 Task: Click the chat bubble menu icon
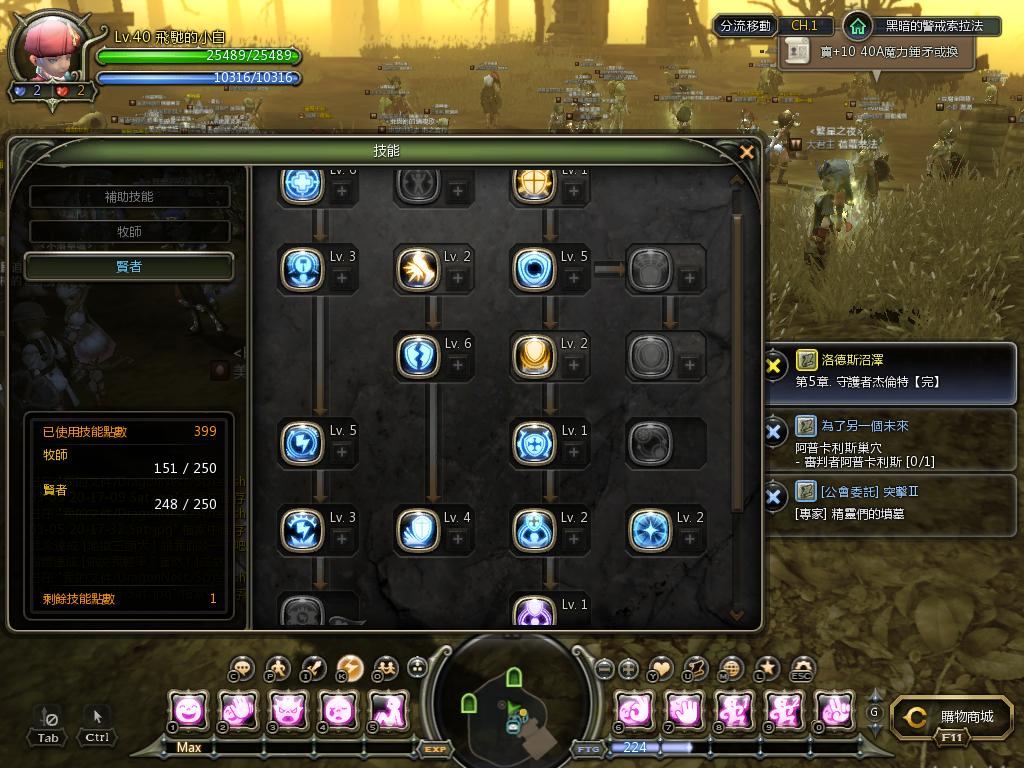click(241, 668)
